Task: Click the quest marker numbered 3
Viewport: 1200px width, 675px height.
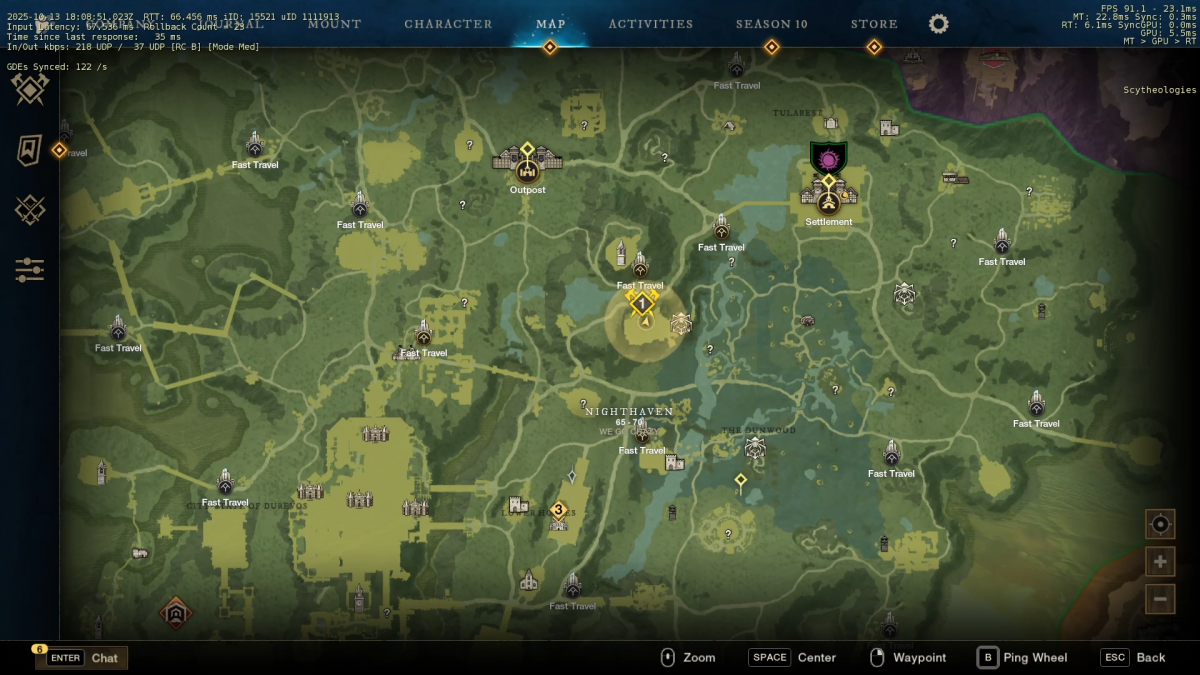Action: pyautogui.click(x=558, y=510)
